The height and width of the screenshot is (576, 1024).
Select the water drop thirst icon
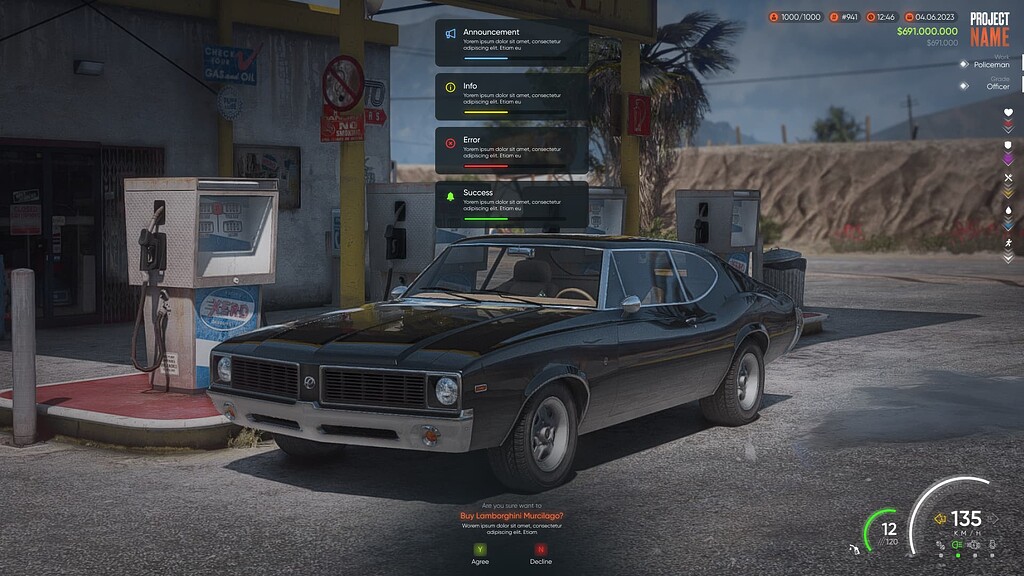click(1008, 210)
